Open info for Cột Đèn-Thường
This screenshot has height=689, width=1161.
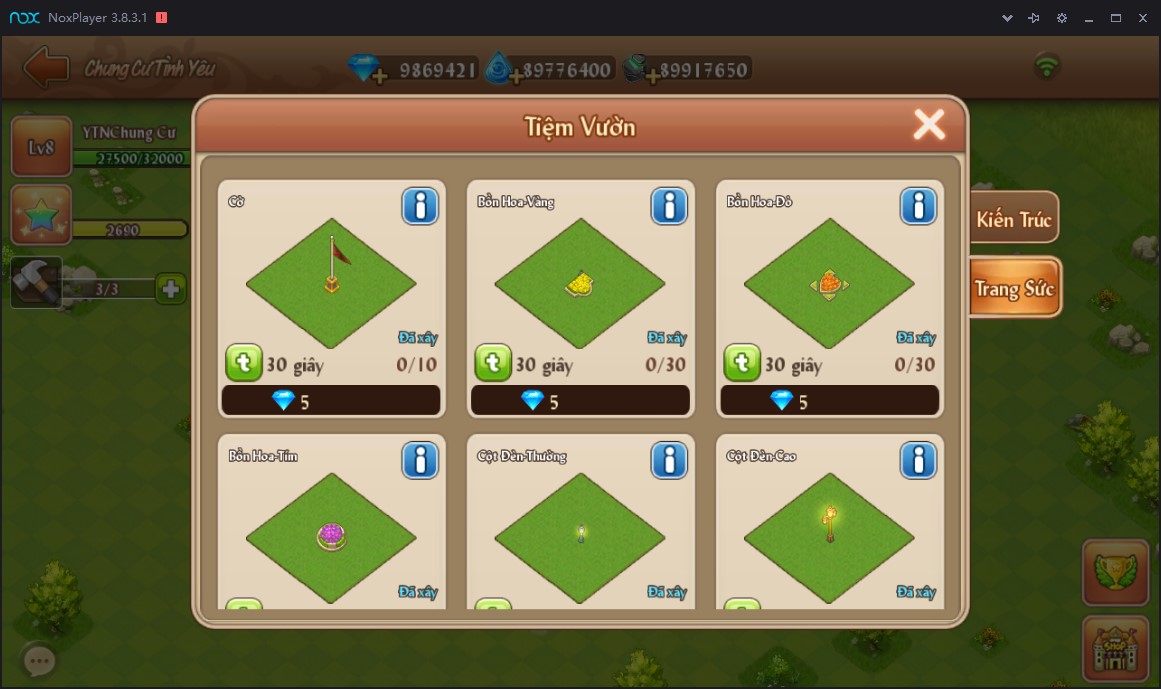tap(669, 460)
